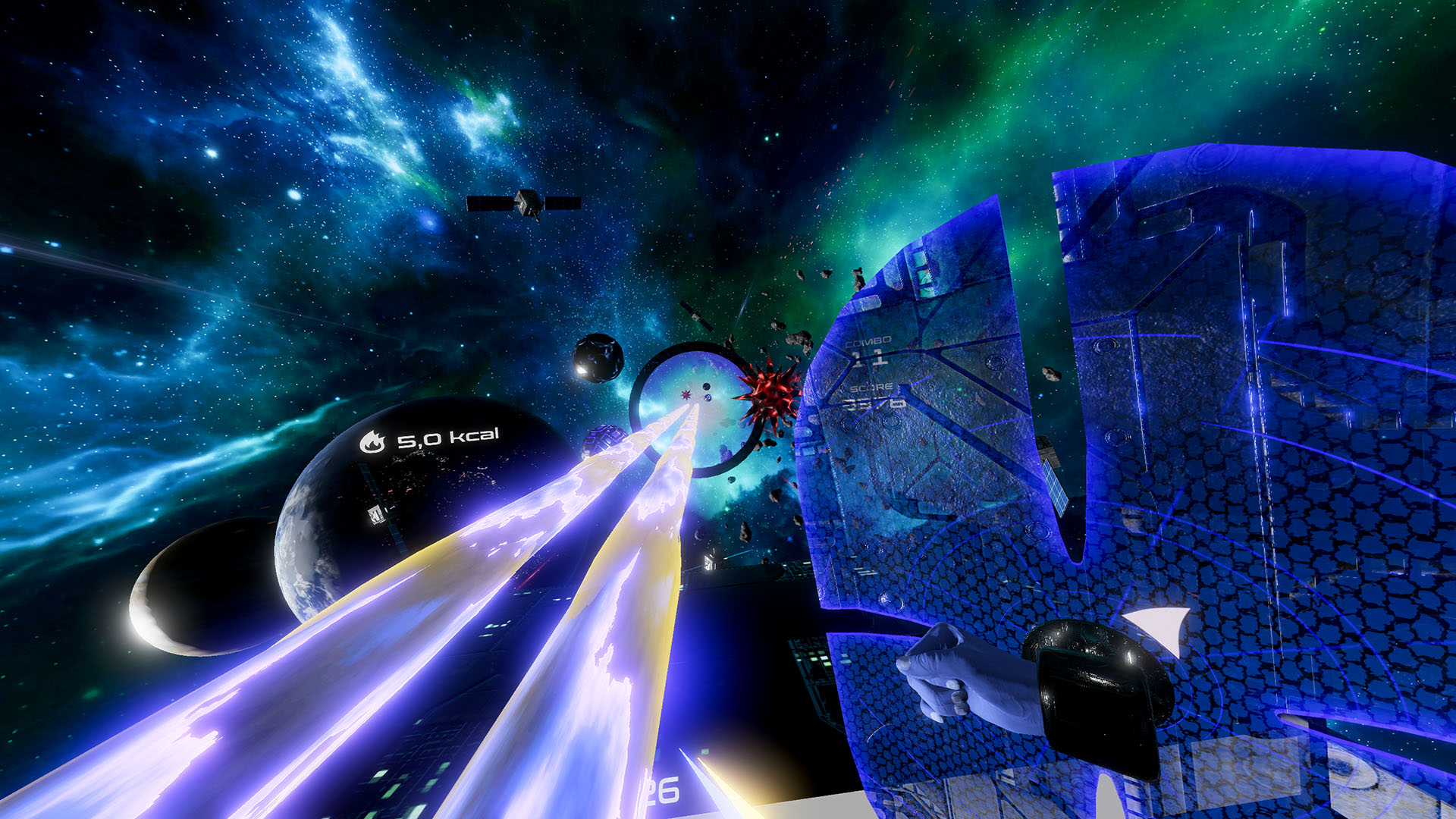Select the black orb near the ring
Viewport: 1456px width, 819px height.
pos(596,358)
